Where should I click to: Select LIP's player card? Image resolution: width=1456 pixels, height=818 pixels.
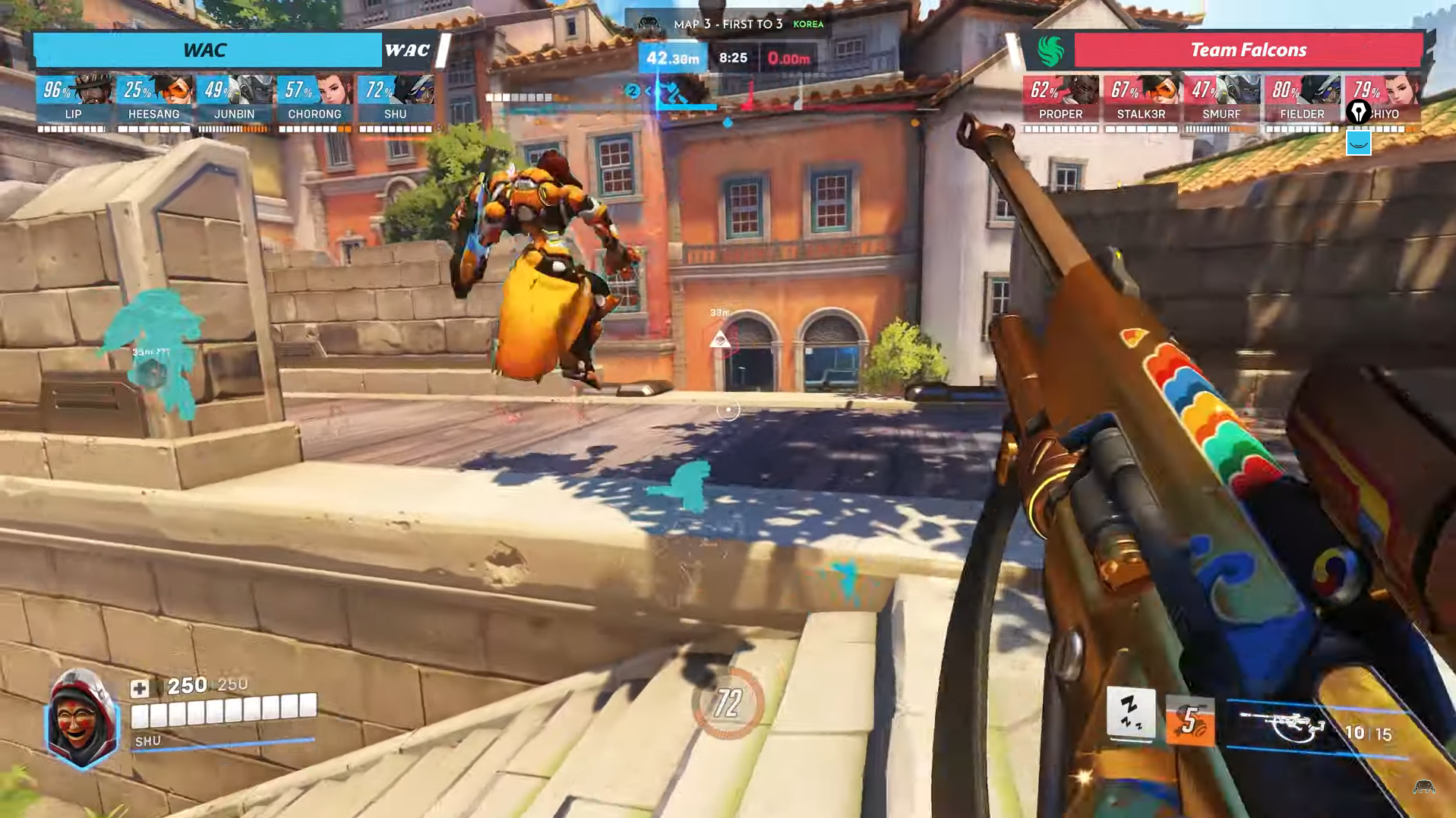73,101
